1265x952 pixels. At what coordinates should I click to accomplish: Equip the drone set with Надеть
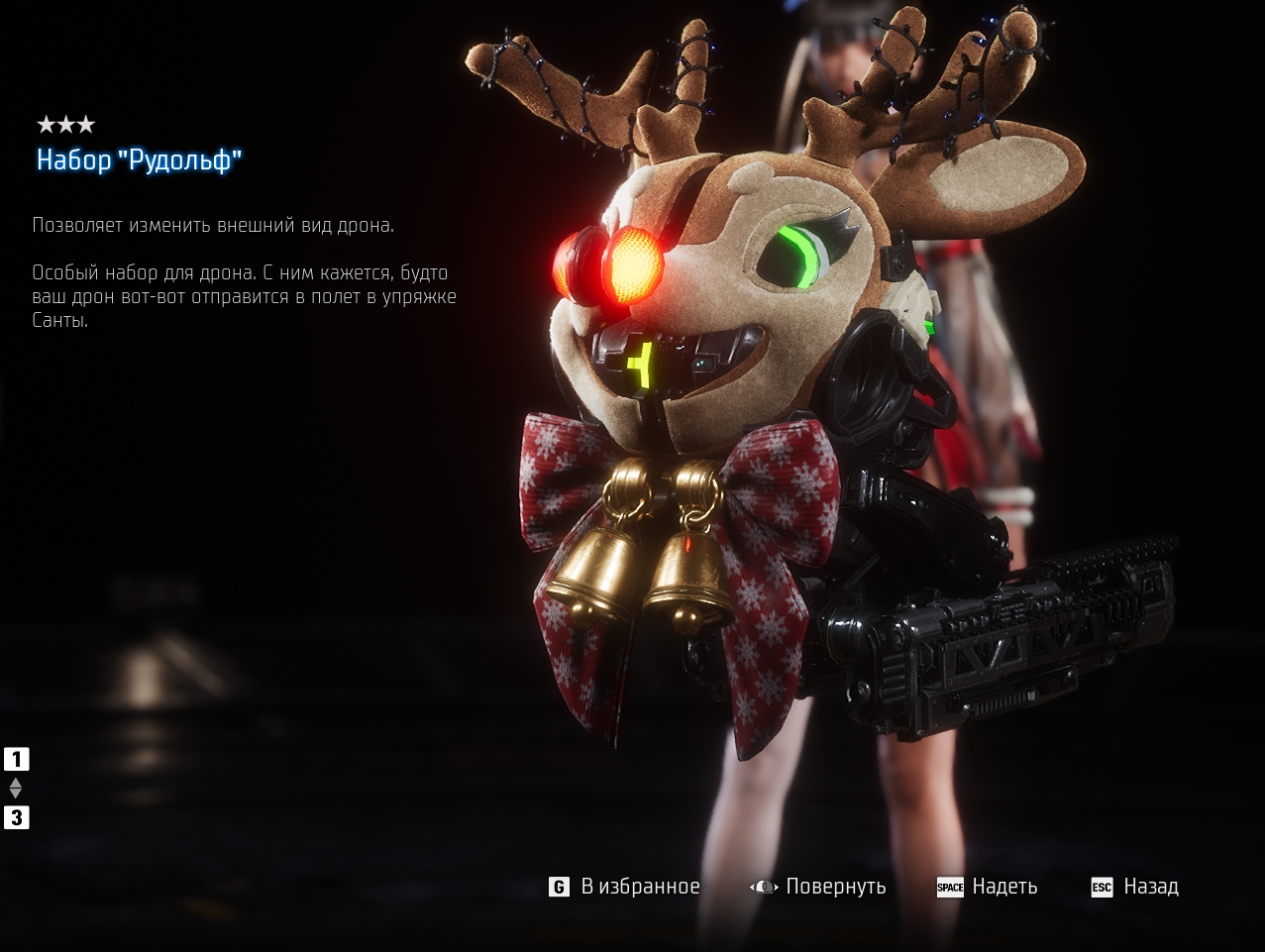click(x=988, y=887)
